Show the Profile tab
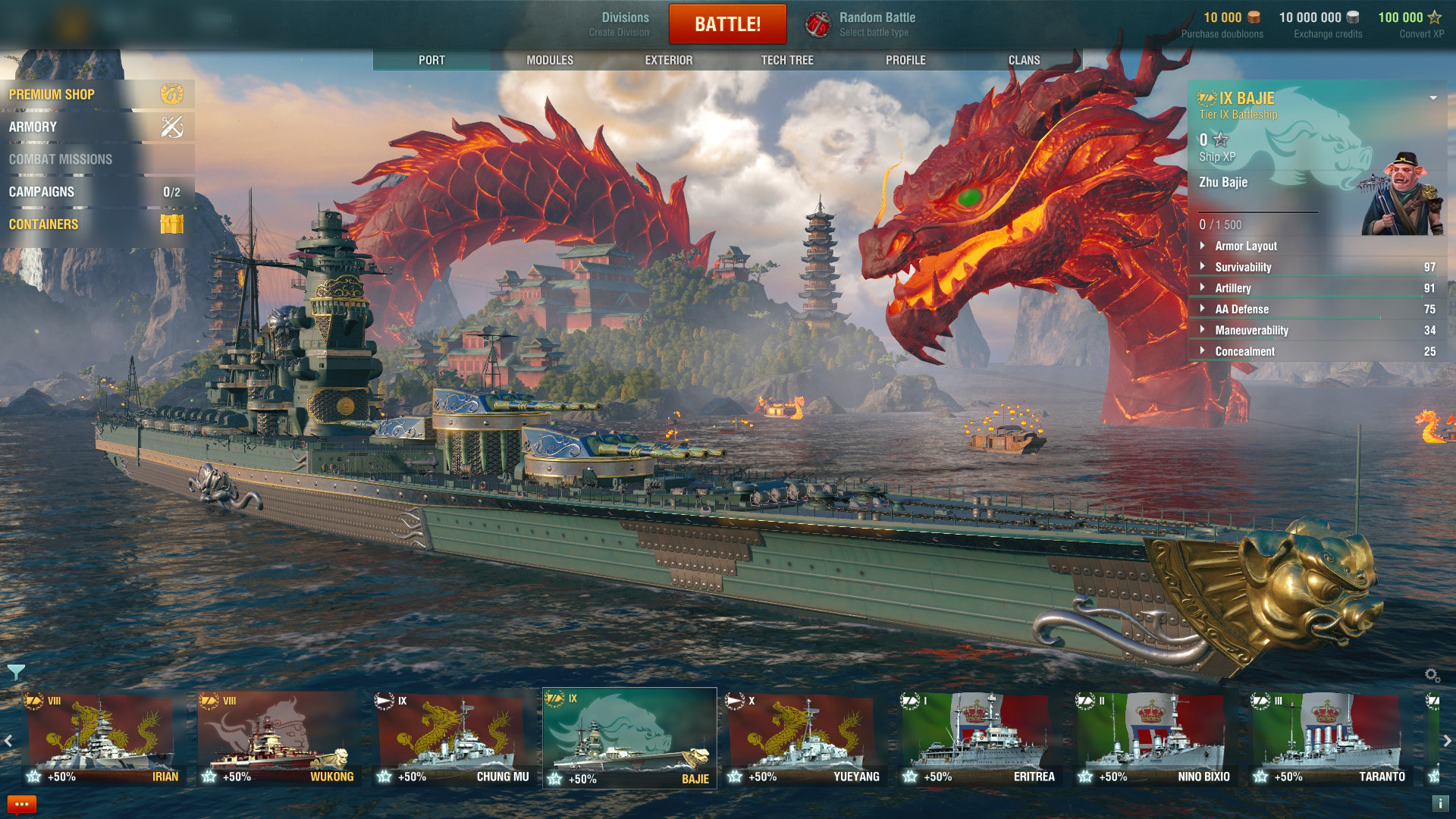Viewport: 1456px width, 819px height. 905,60
